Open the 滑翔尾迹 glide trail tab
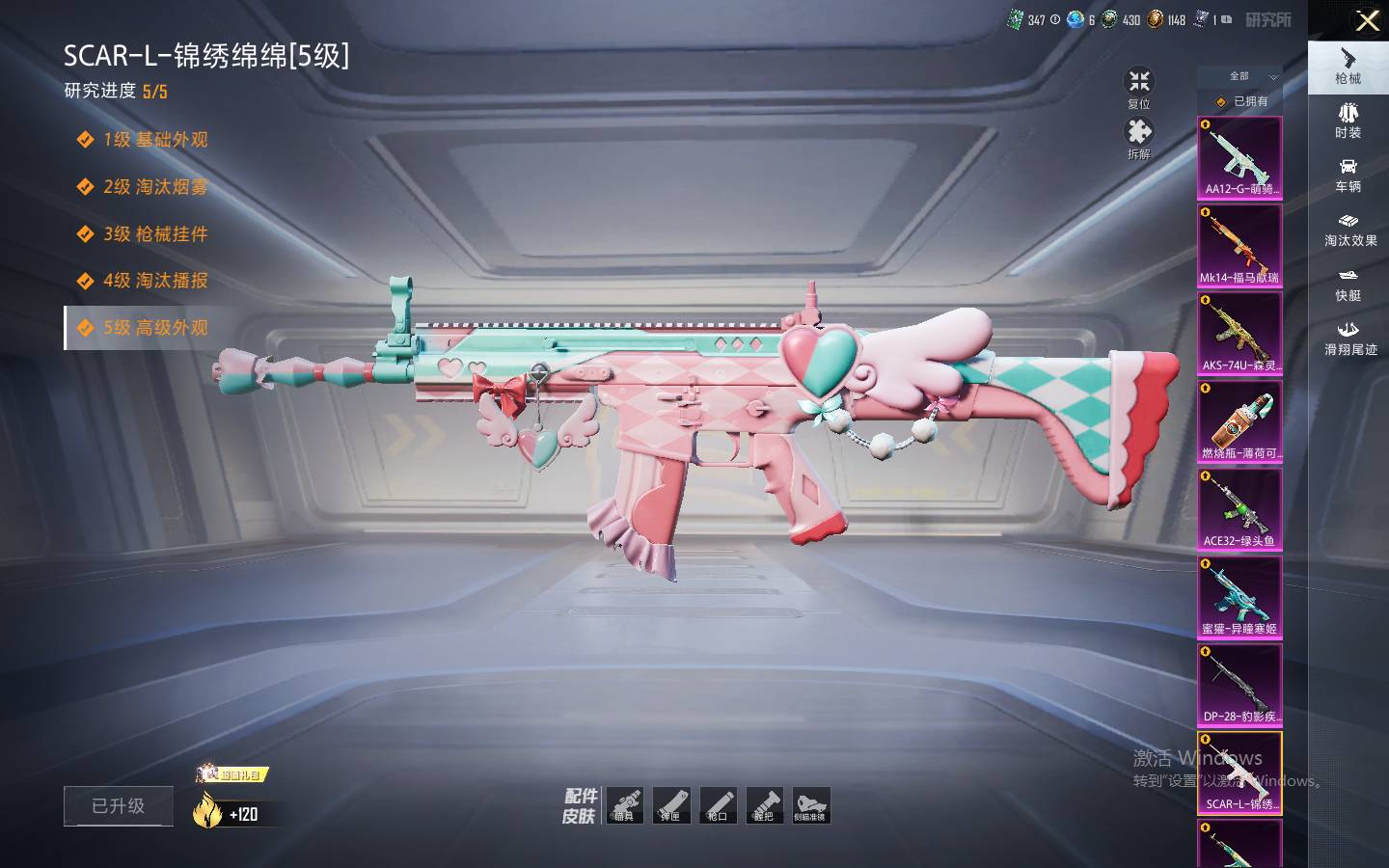Viewport: 1389px width, 868px height. click(x=1349, y=338)
